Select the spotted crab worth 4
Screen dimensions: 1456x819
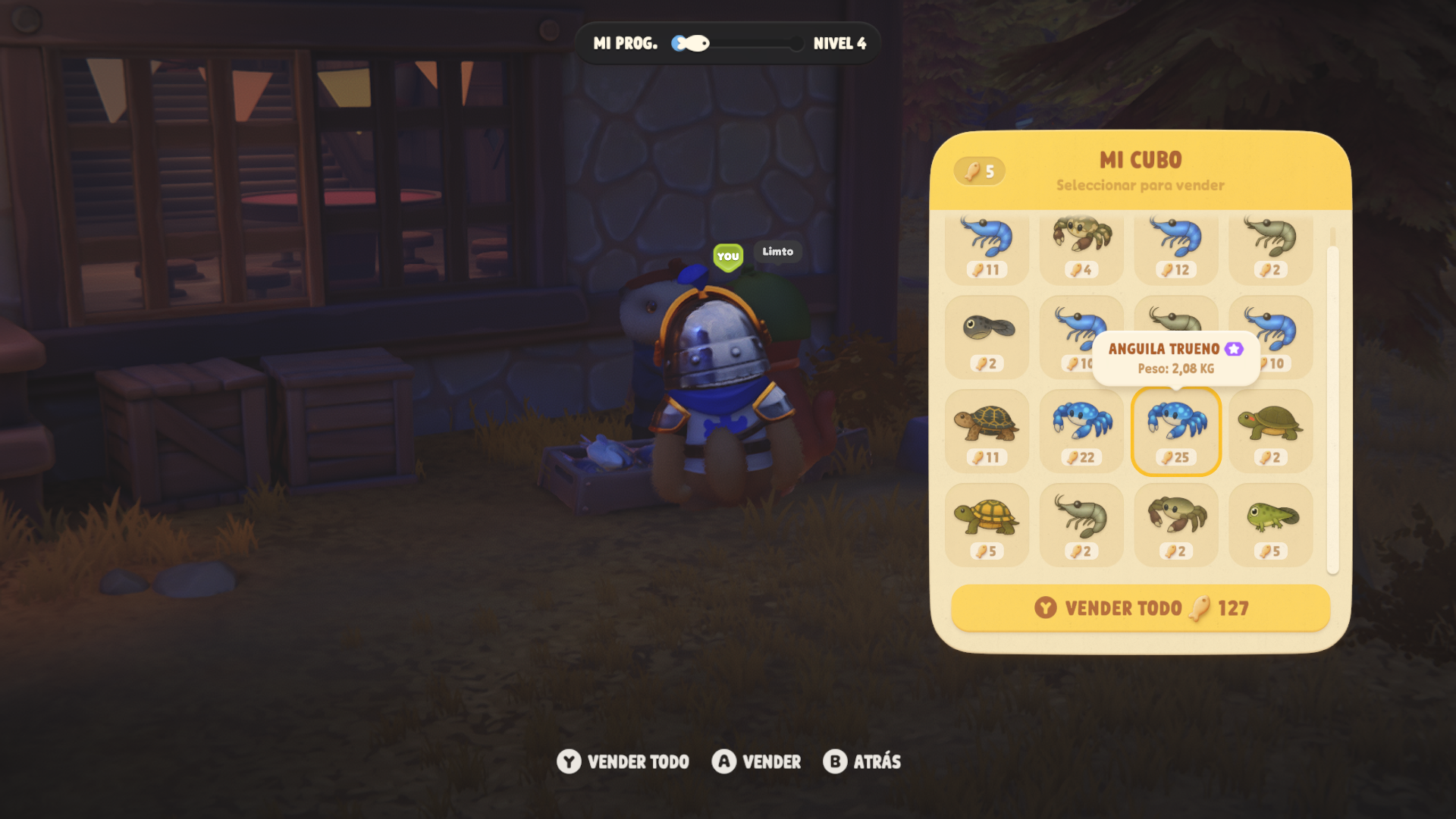tap(1081, 246)
